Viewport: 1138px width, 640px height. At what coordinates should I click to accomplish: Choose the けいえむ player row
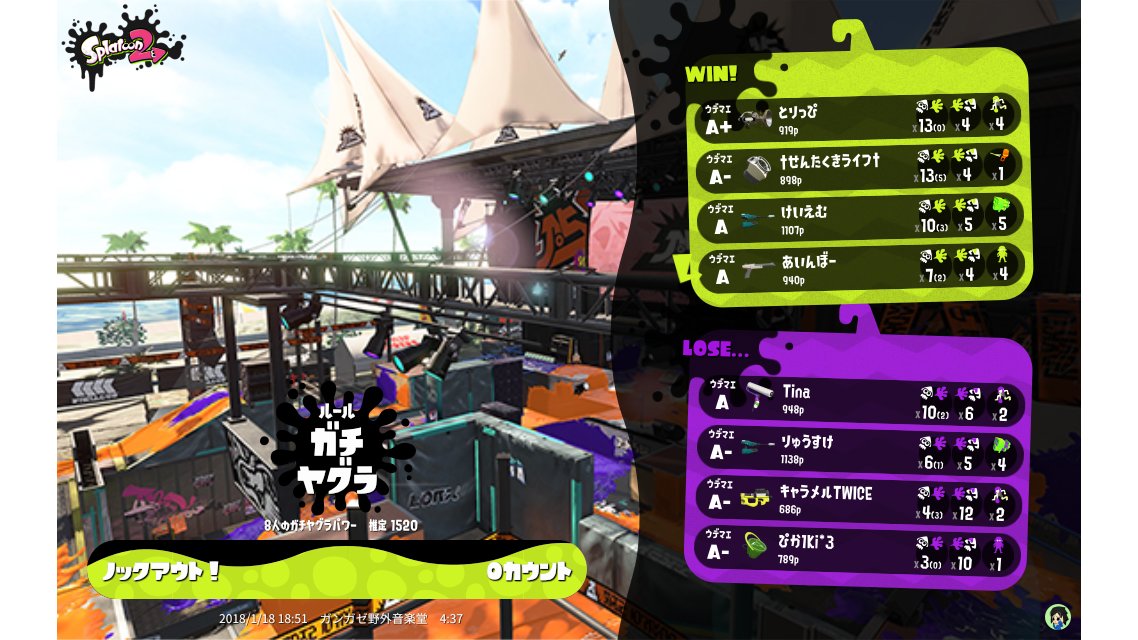tap(858, 219)
